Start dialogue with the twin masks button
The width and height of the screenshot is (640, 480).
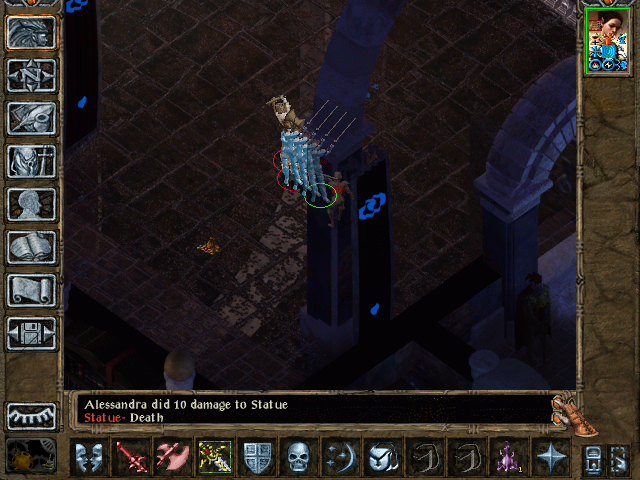click(x=89, y=457)
